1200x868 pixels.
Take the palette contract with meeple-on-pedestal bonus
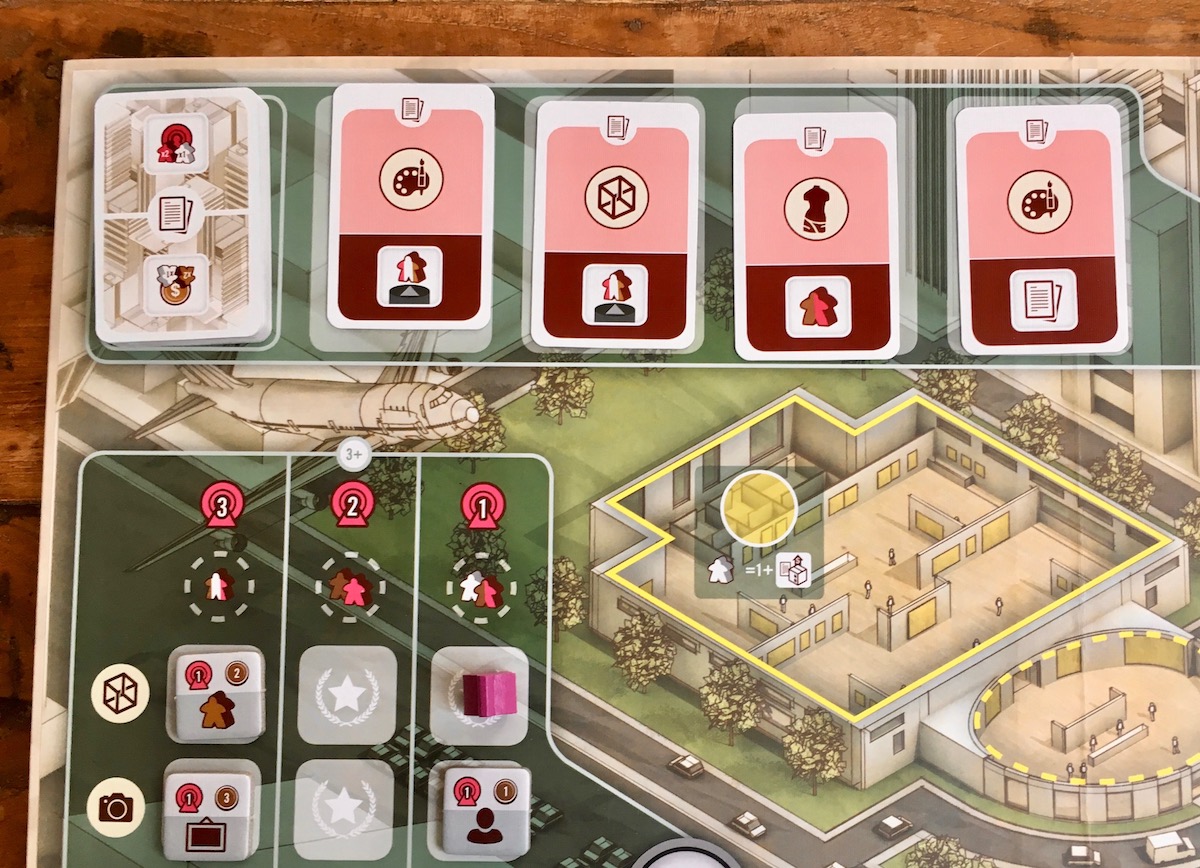(411, 206)
